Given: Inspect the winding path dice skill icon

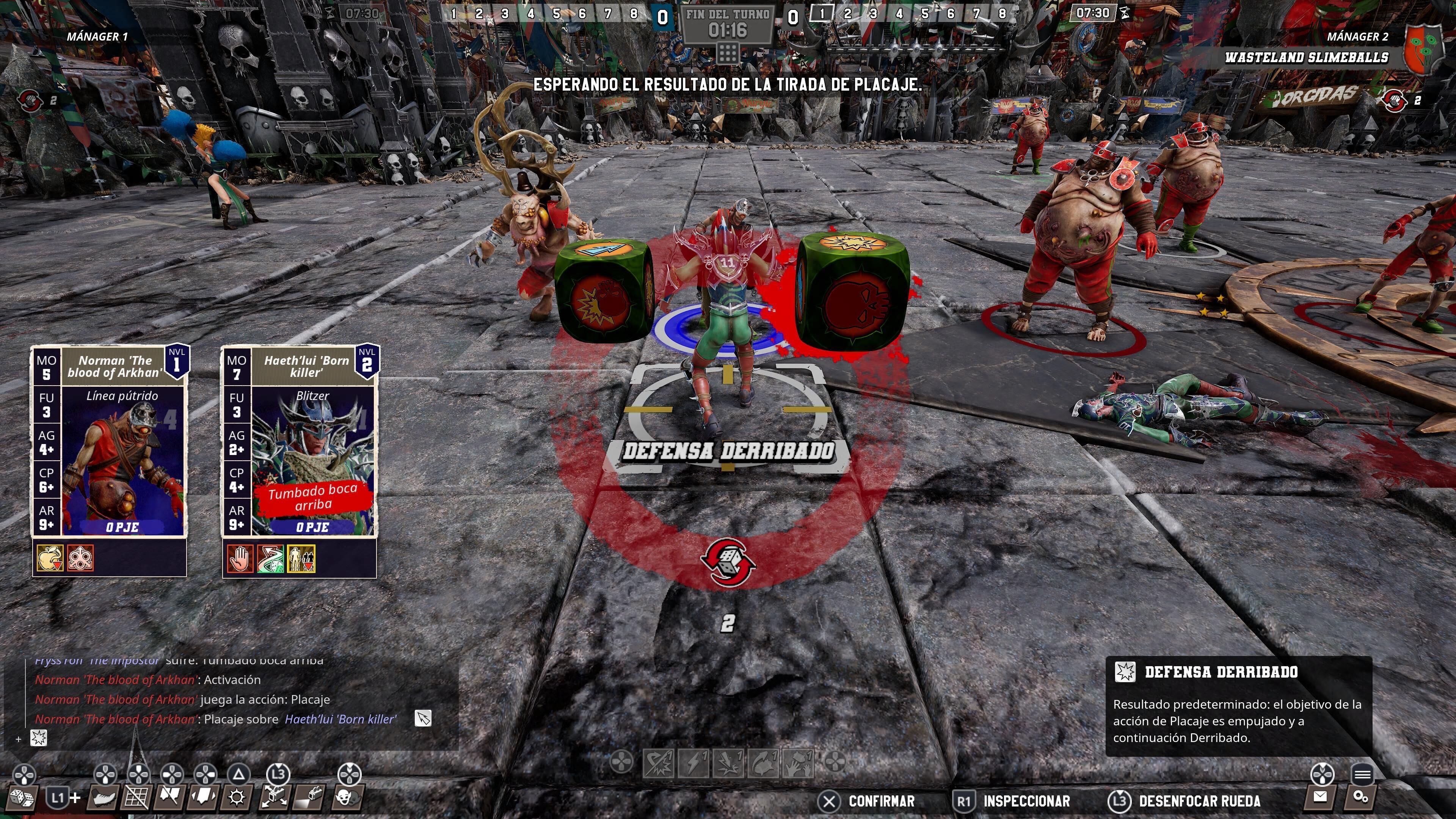Looking at the screenshot, I should point(270,559).
